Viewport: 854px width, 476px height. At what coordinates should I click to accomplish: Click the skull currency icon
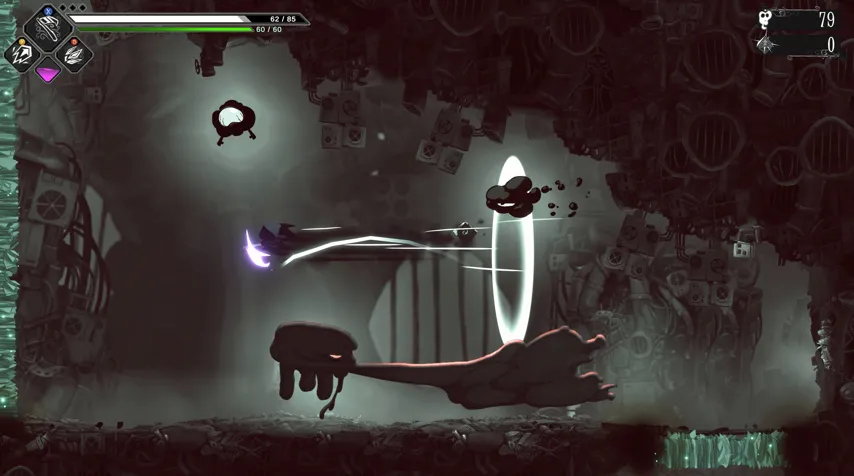coord(766,20)
